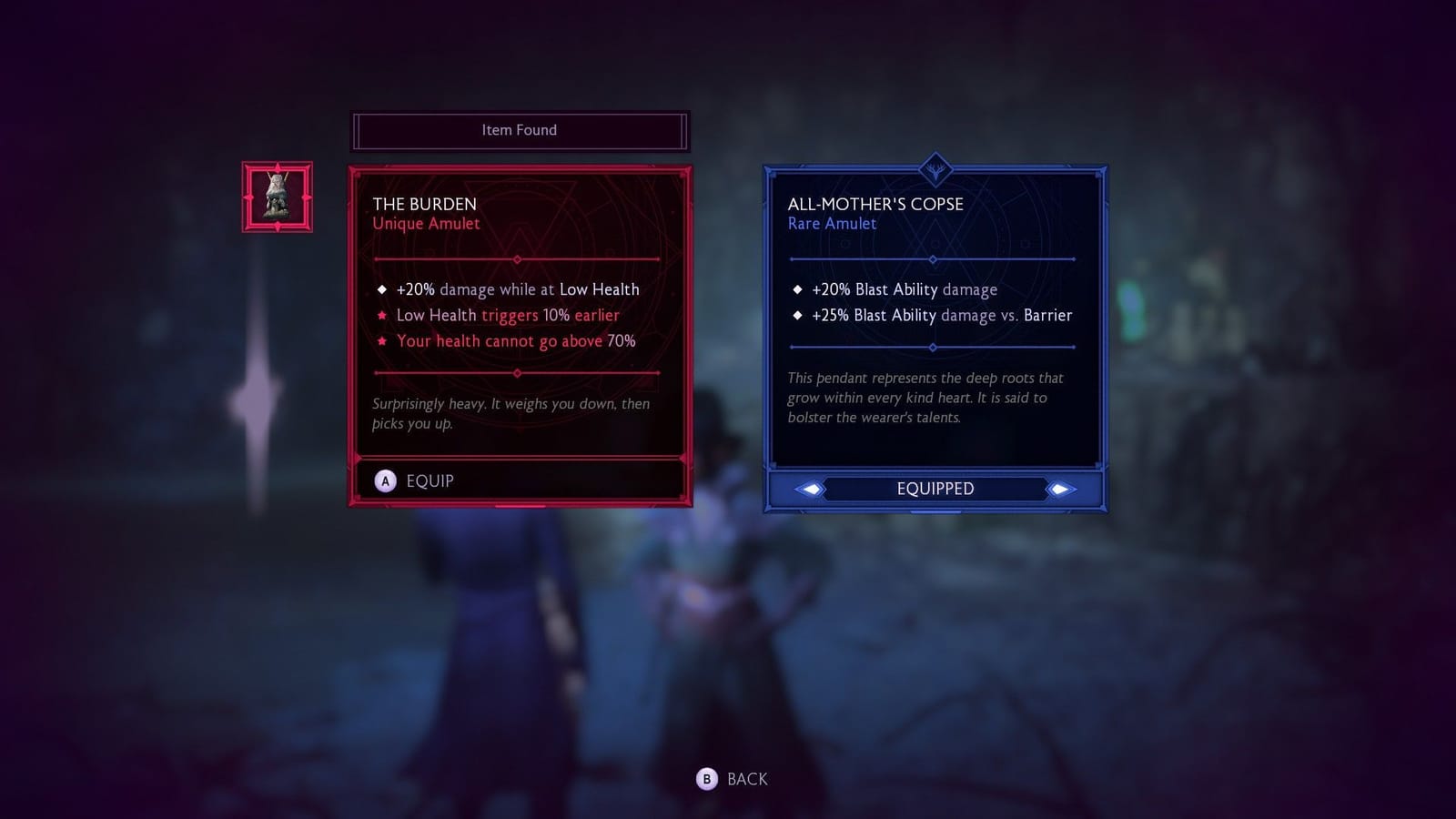This screenshot has height=819, width=1456.
Task: Click the 'Item Found' header banner
Action: [519, 130]
